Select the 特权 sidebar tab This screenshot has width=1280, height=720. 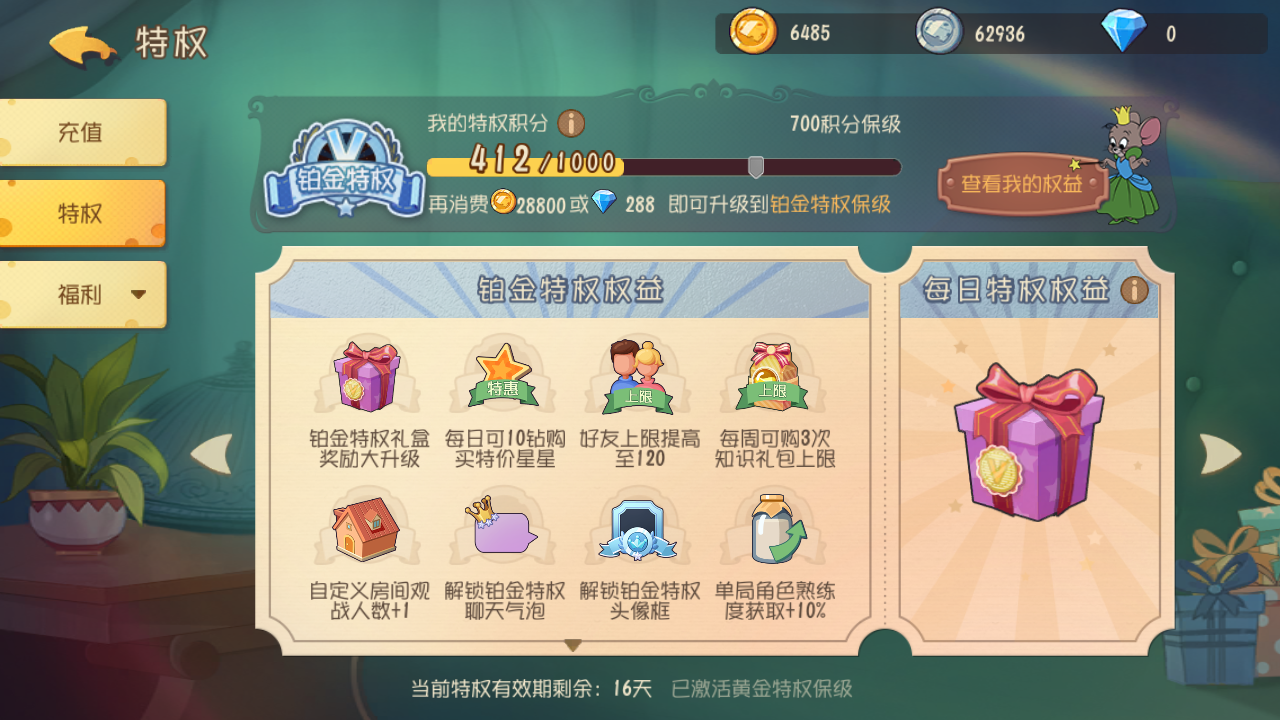pos(80,213)
